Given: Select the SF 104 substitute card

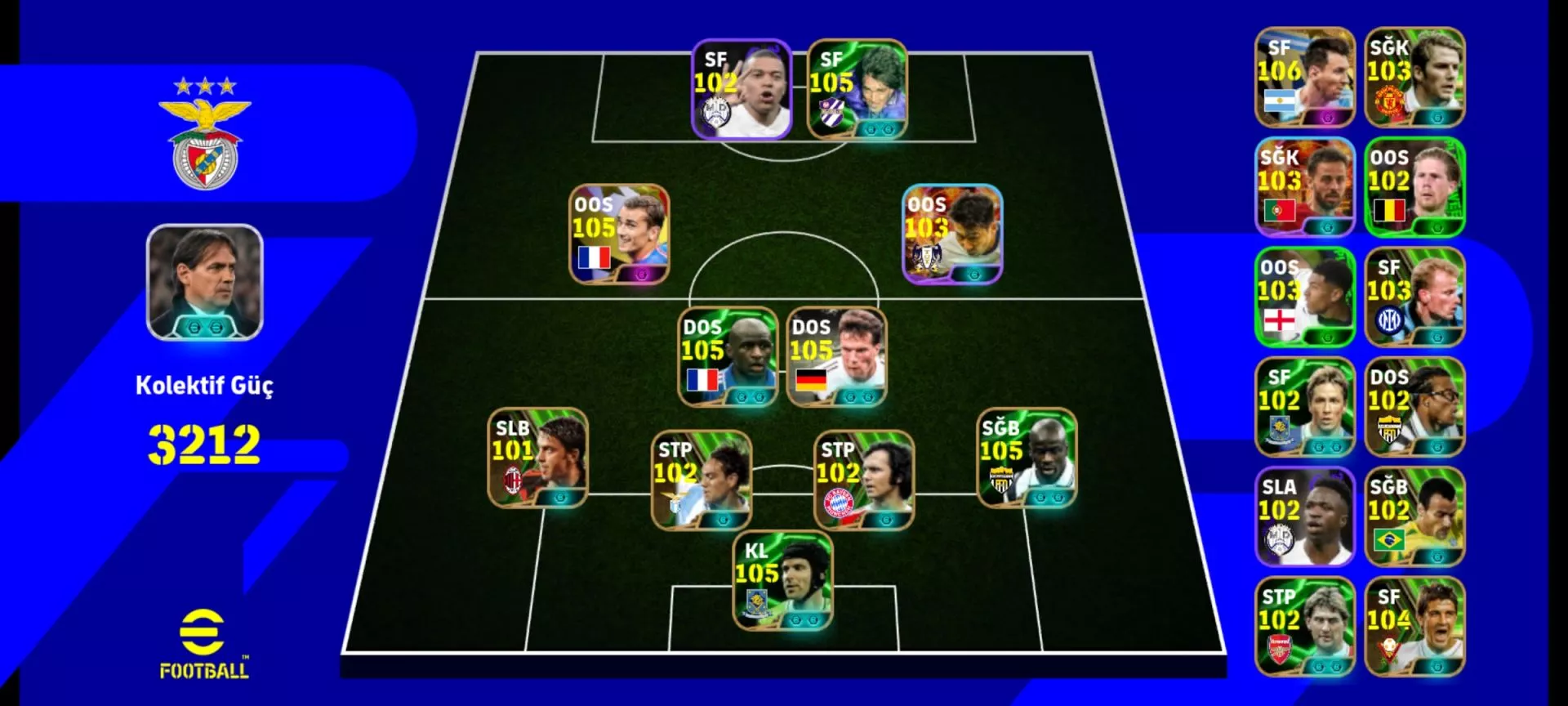Looking at the screenshot, I should [x=1414, y=627].
